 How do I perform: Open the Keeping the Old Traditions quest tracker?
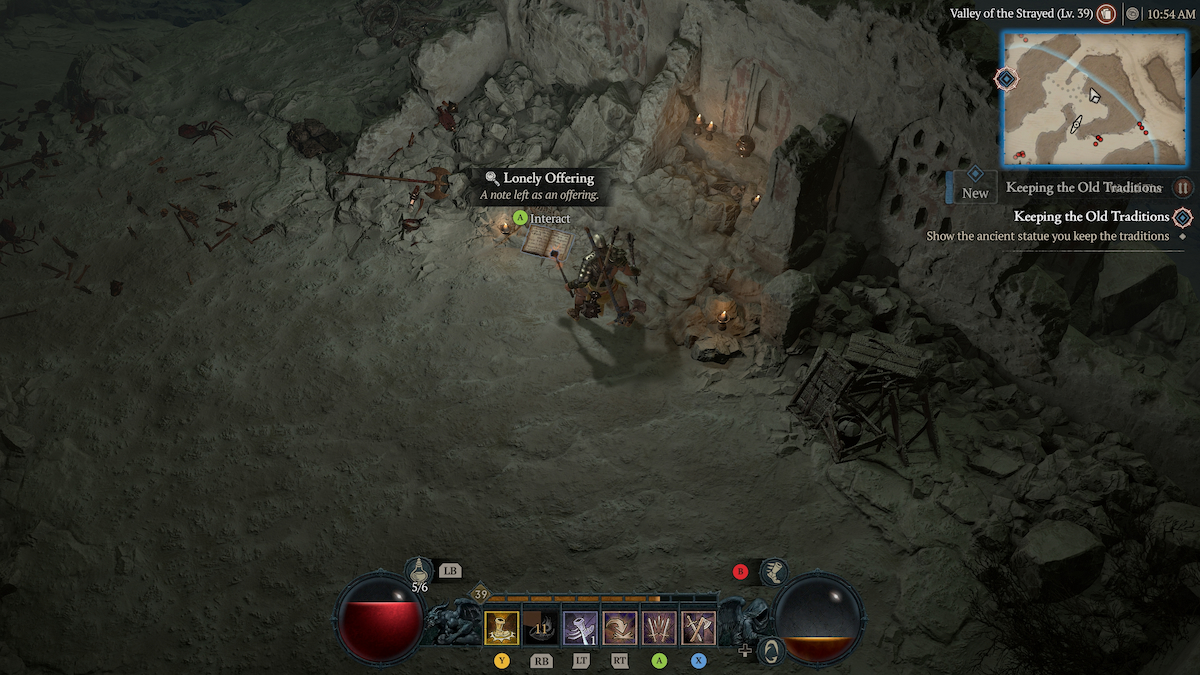[1091, 216]
